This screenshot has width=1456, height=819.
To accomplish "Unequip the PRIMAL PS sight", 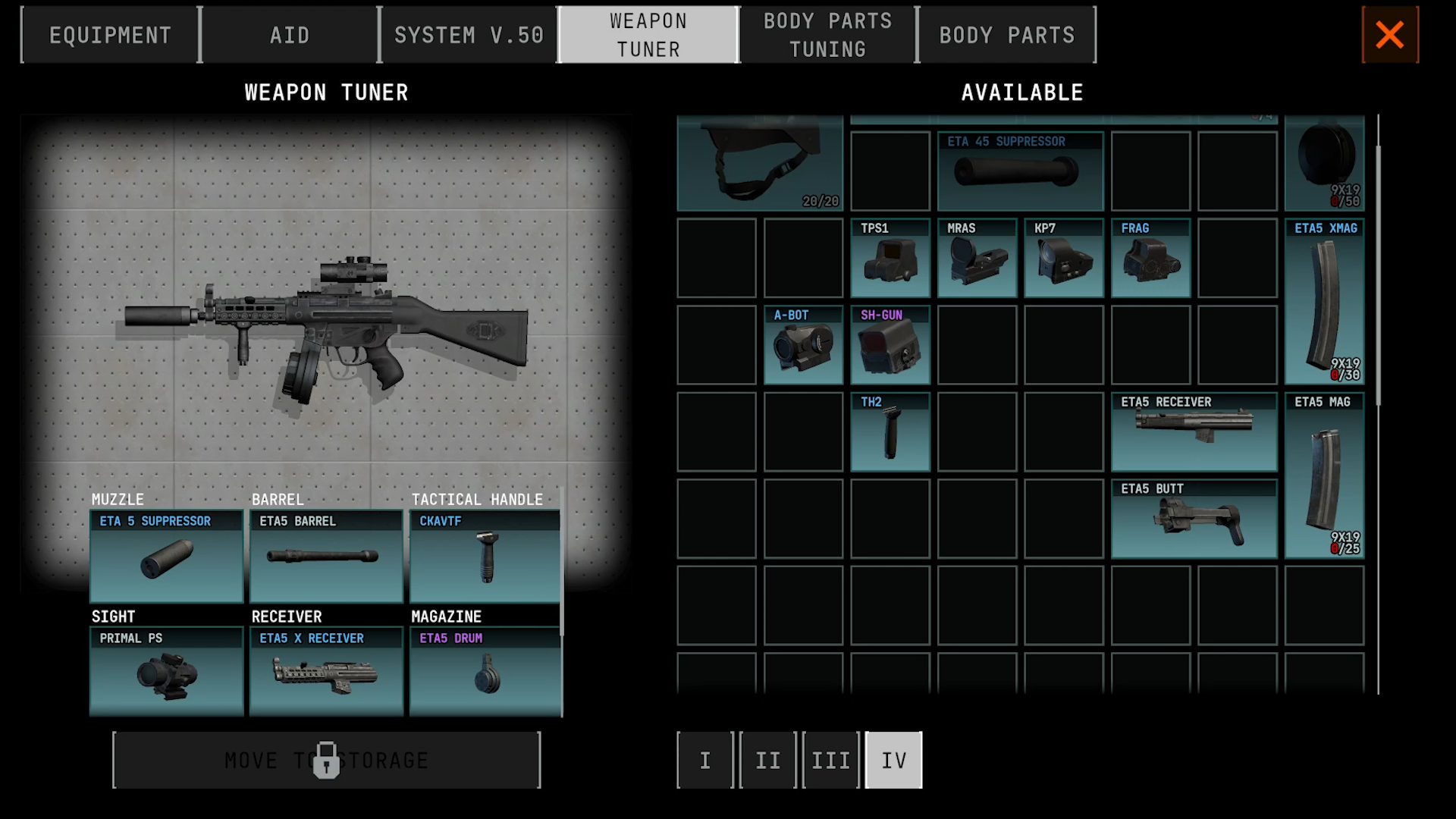I will [x=166, y=673].
